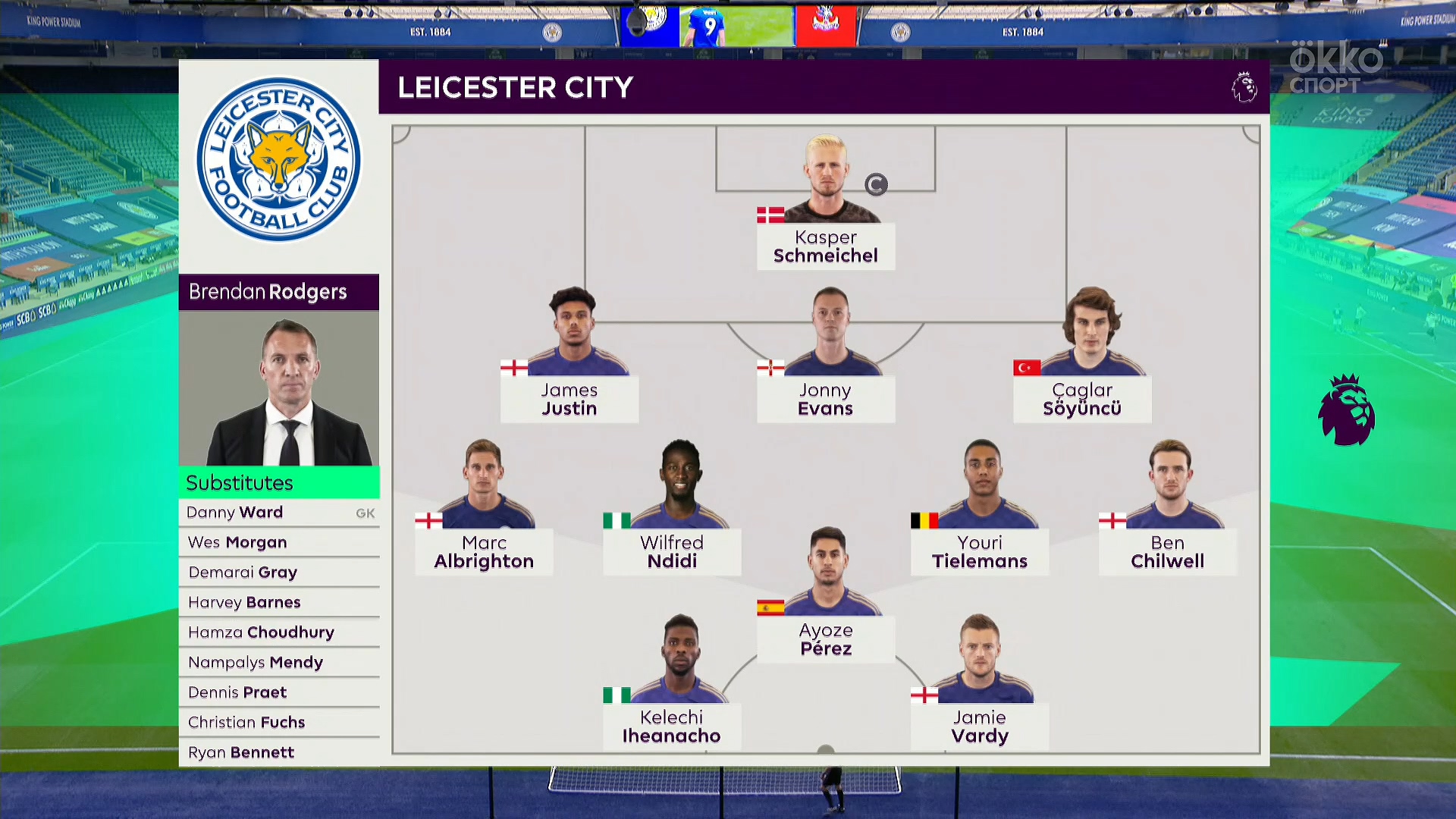Select Jamie Vardy's player card
The image size is (1456, 819).
click(x=980, y=726)
